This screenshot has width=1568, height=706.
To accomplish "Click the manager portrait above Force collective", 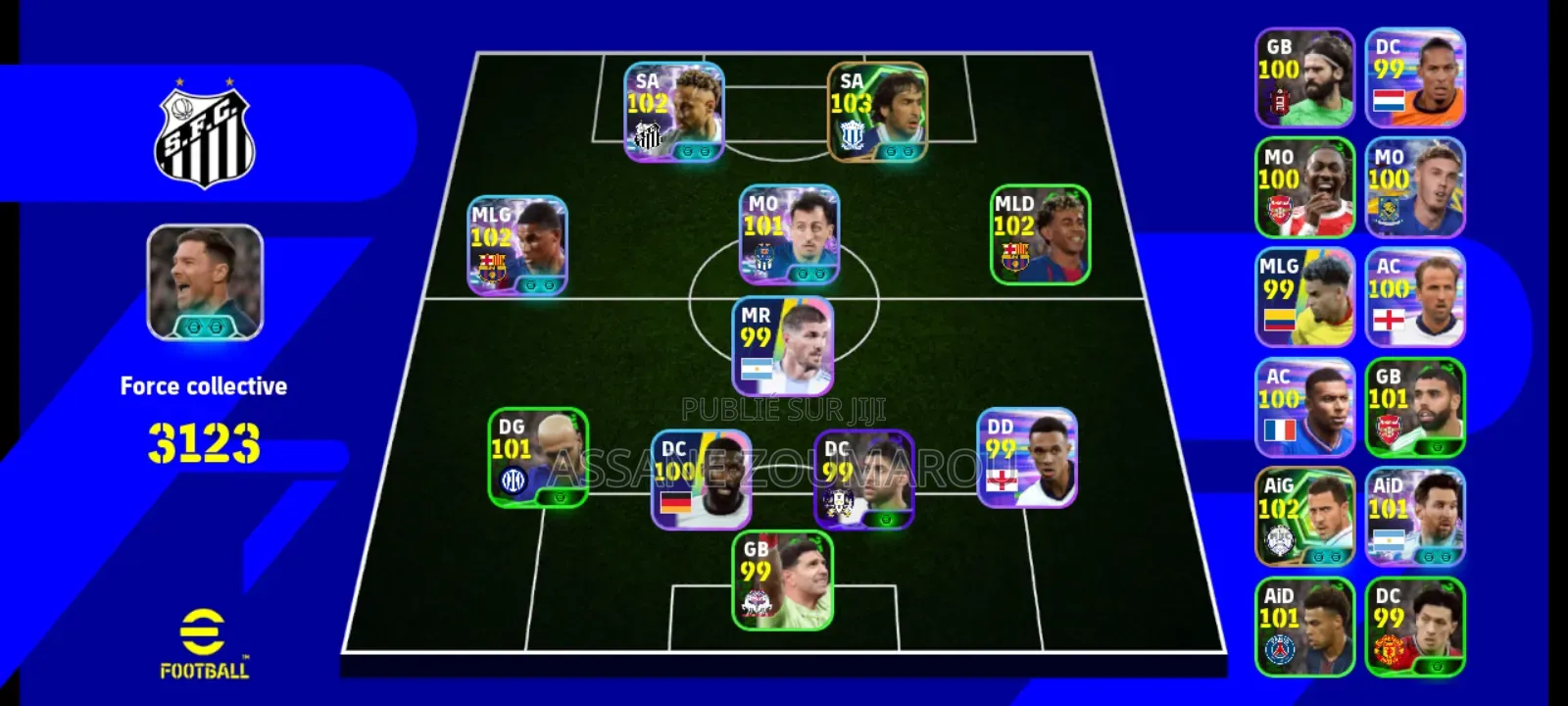I will [x=203, y=284].
